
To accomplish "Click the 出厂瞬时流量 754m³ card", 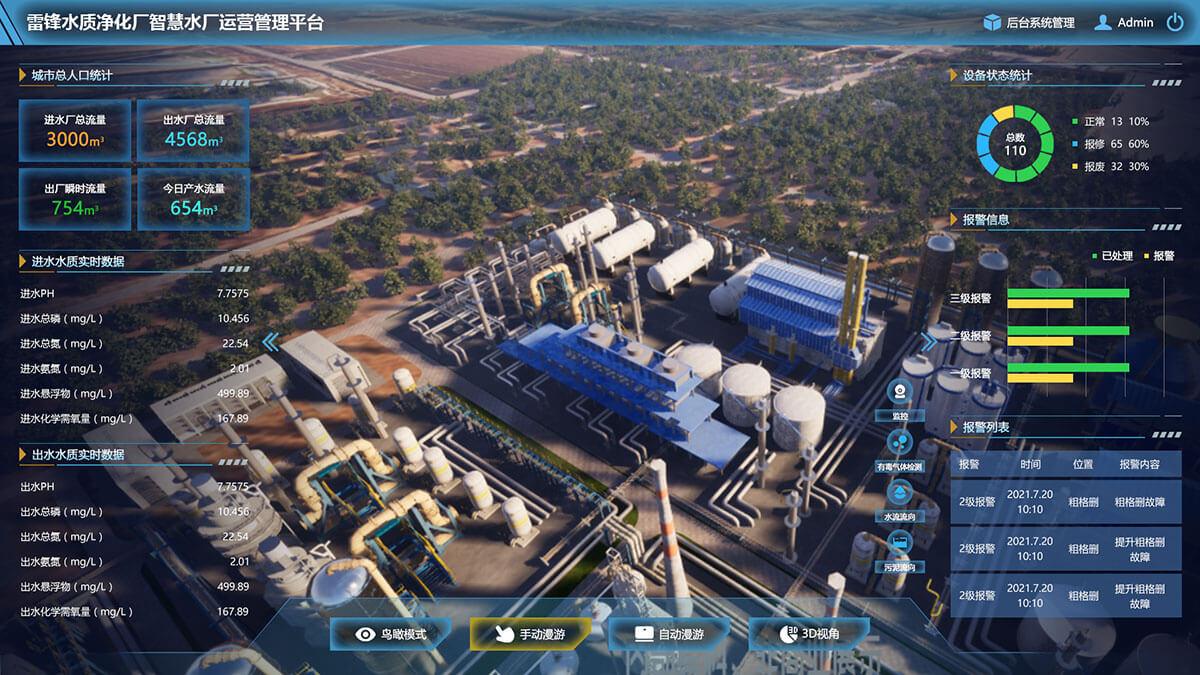I will 75,199.
